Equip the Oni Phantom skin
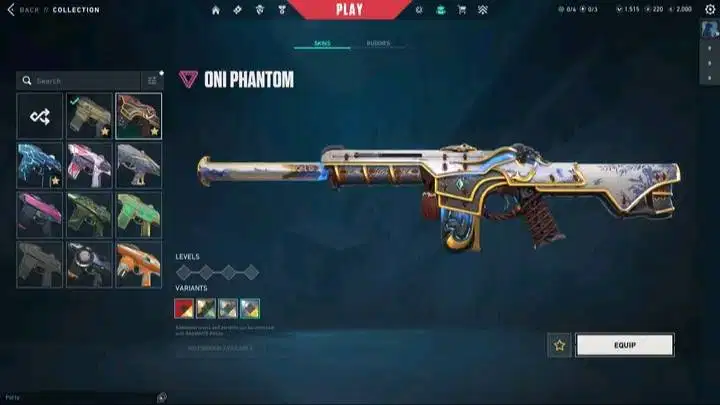This screenshot has width=720, height=405. [x=624, y=345]
